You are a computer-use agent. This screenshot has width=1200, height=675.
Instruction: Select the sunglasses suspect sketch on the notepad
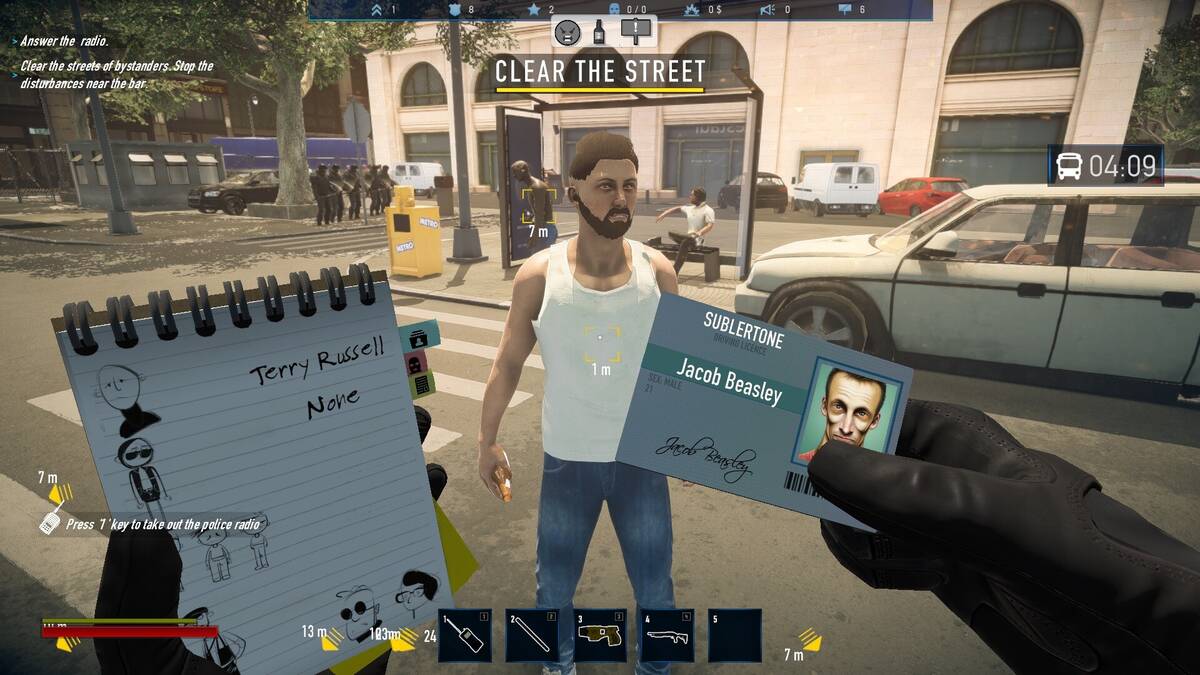(138, 466)
